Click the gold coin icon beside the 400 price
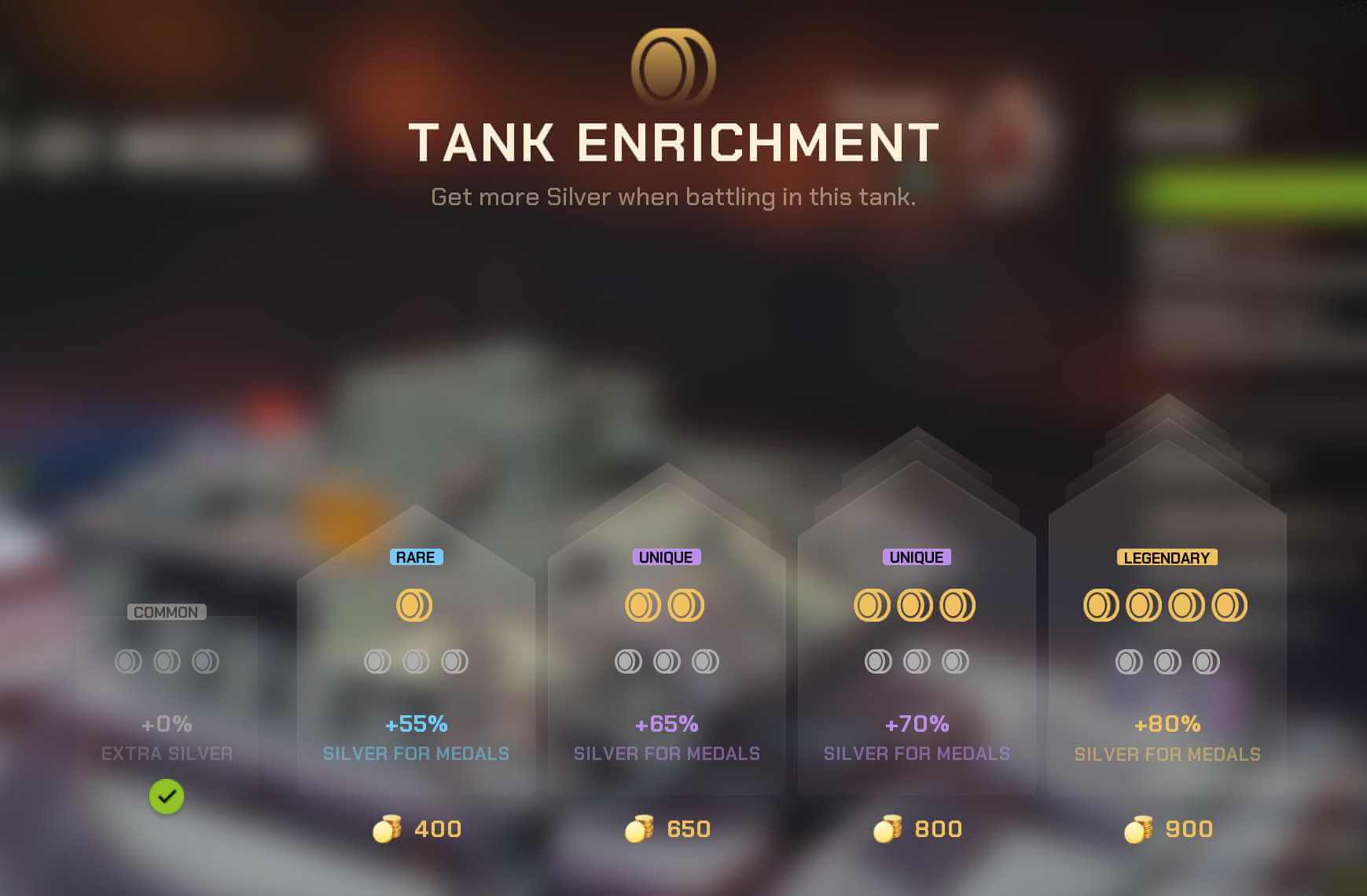Image resolution: width=1367 pixels, height=896 pixels. (388, 828)
